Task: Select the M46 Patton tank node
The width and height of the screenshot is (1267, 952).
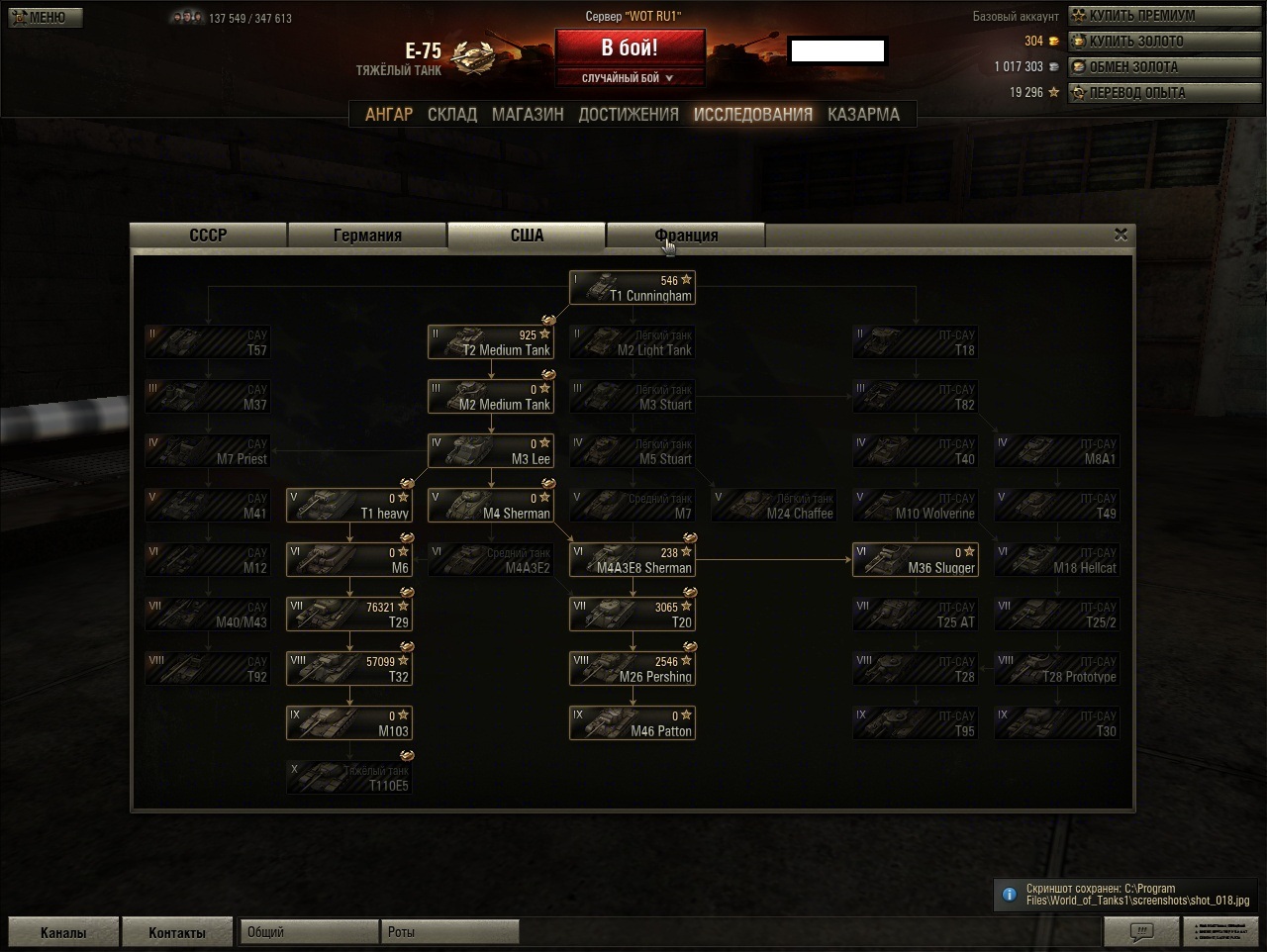Action: click(633, 723)
